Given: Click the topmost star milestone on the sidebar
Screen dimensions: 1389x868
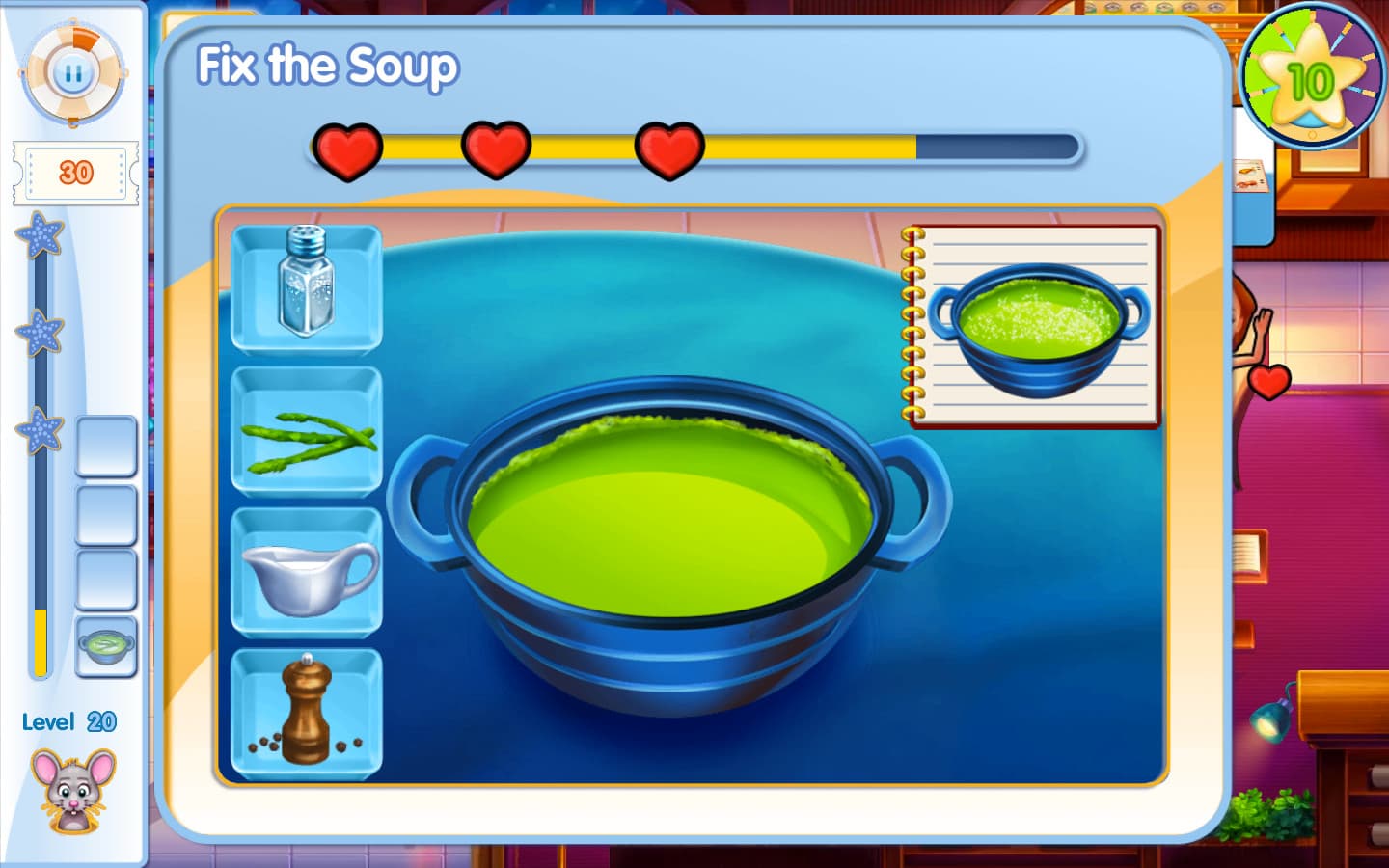Looking at the screenshot, I should point(39,239).
